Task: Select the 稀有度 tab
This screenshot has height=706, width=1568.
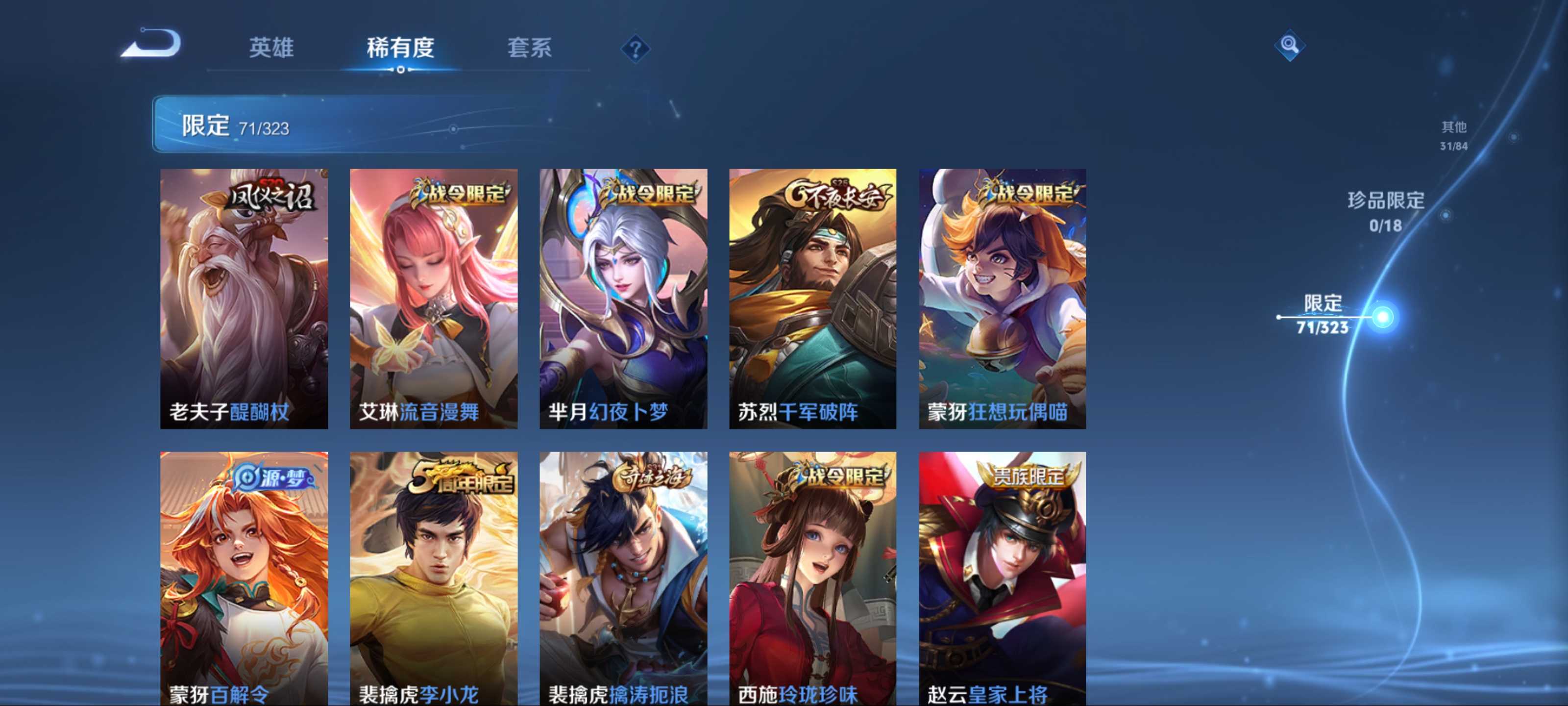Action: point(400,48)
